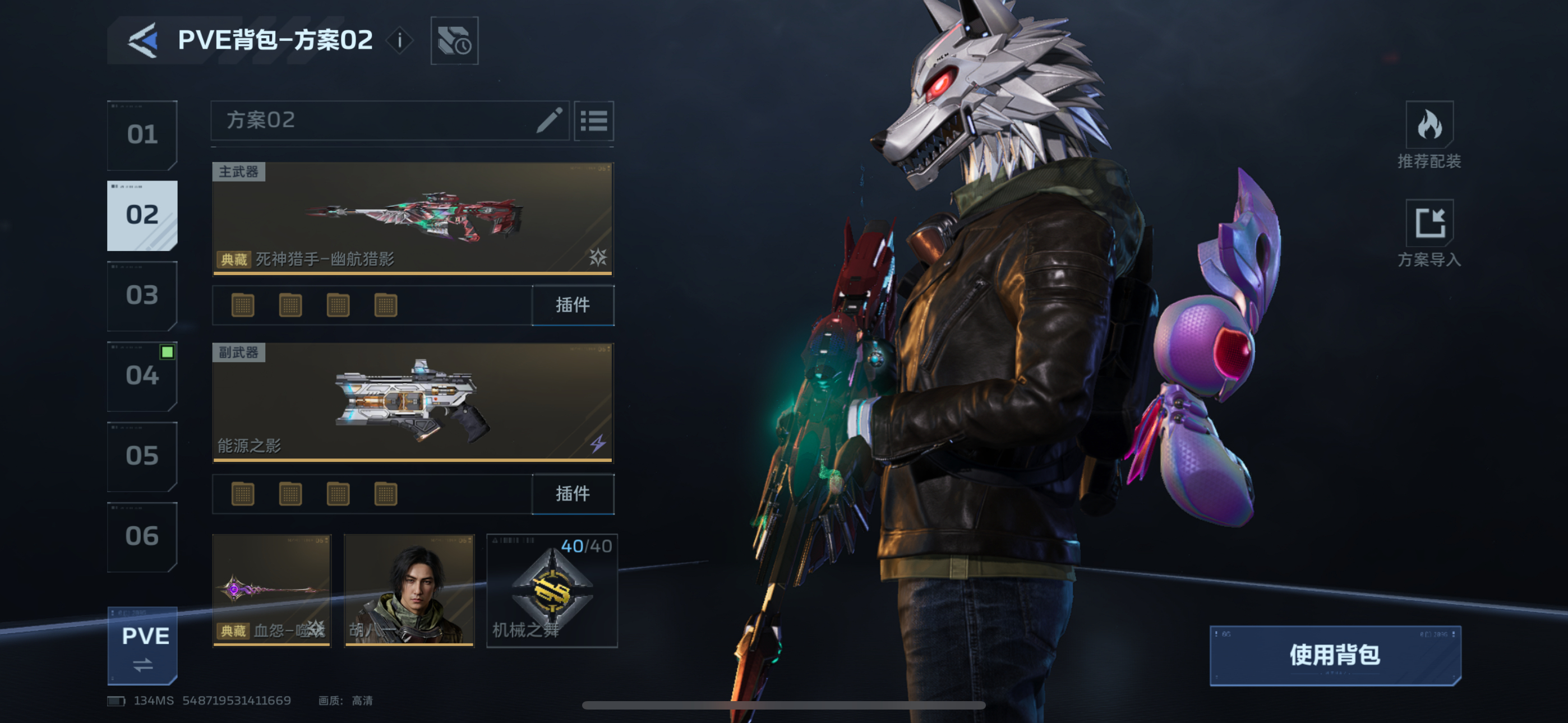Open the 机械之舞 slot
The width and height of the screenshot is (1568, 723).
(x=551, y=590)
